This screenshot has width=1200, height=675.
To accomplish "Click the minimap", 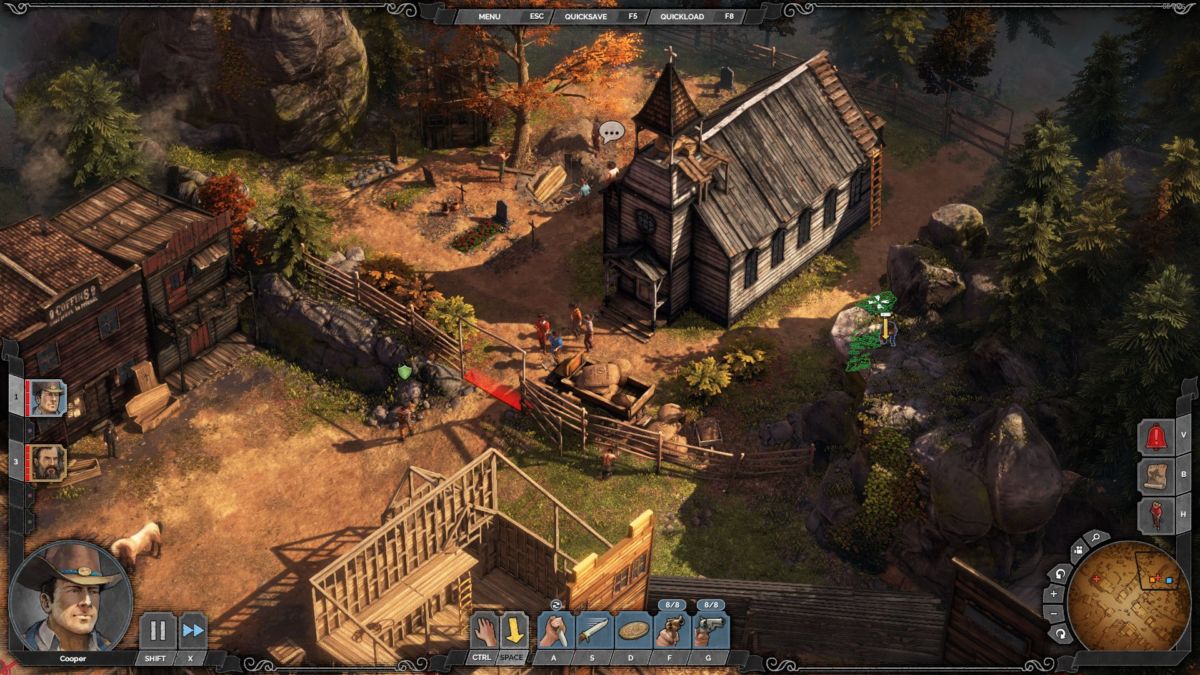I will (1128, 597).
